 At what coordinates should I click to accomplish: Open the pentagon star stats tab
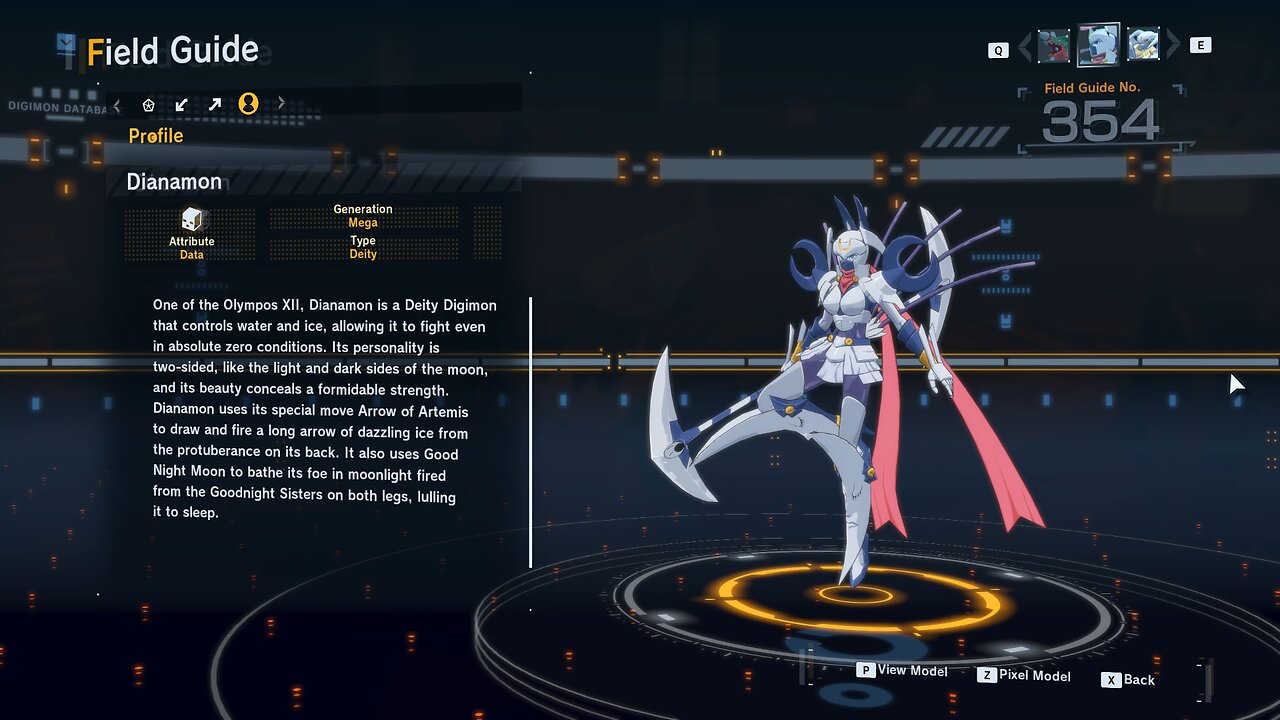click(149, 104)
